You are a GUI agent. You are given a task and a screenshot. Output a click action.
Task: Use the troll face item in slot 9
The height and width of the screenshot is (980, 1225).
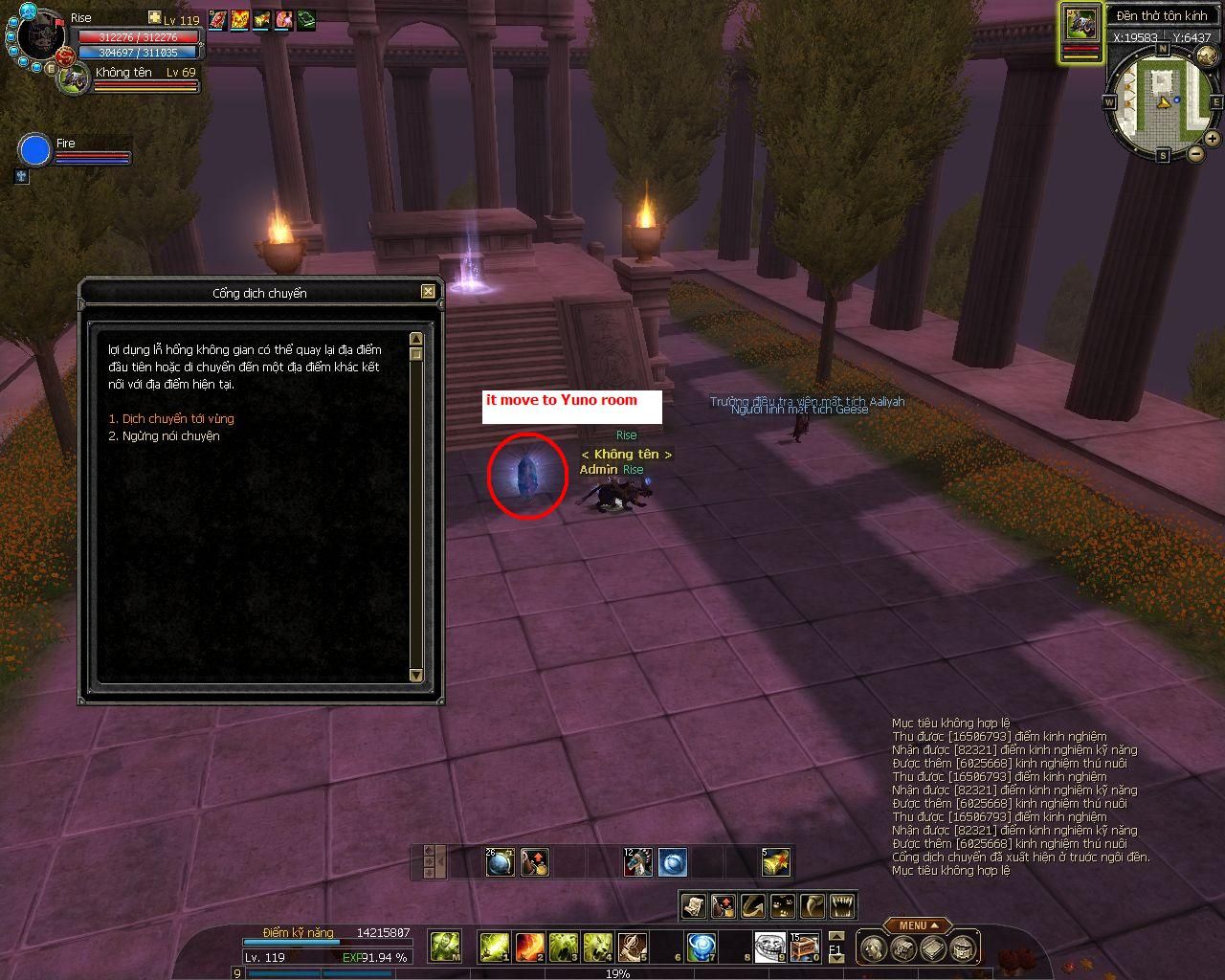point(769,947)
